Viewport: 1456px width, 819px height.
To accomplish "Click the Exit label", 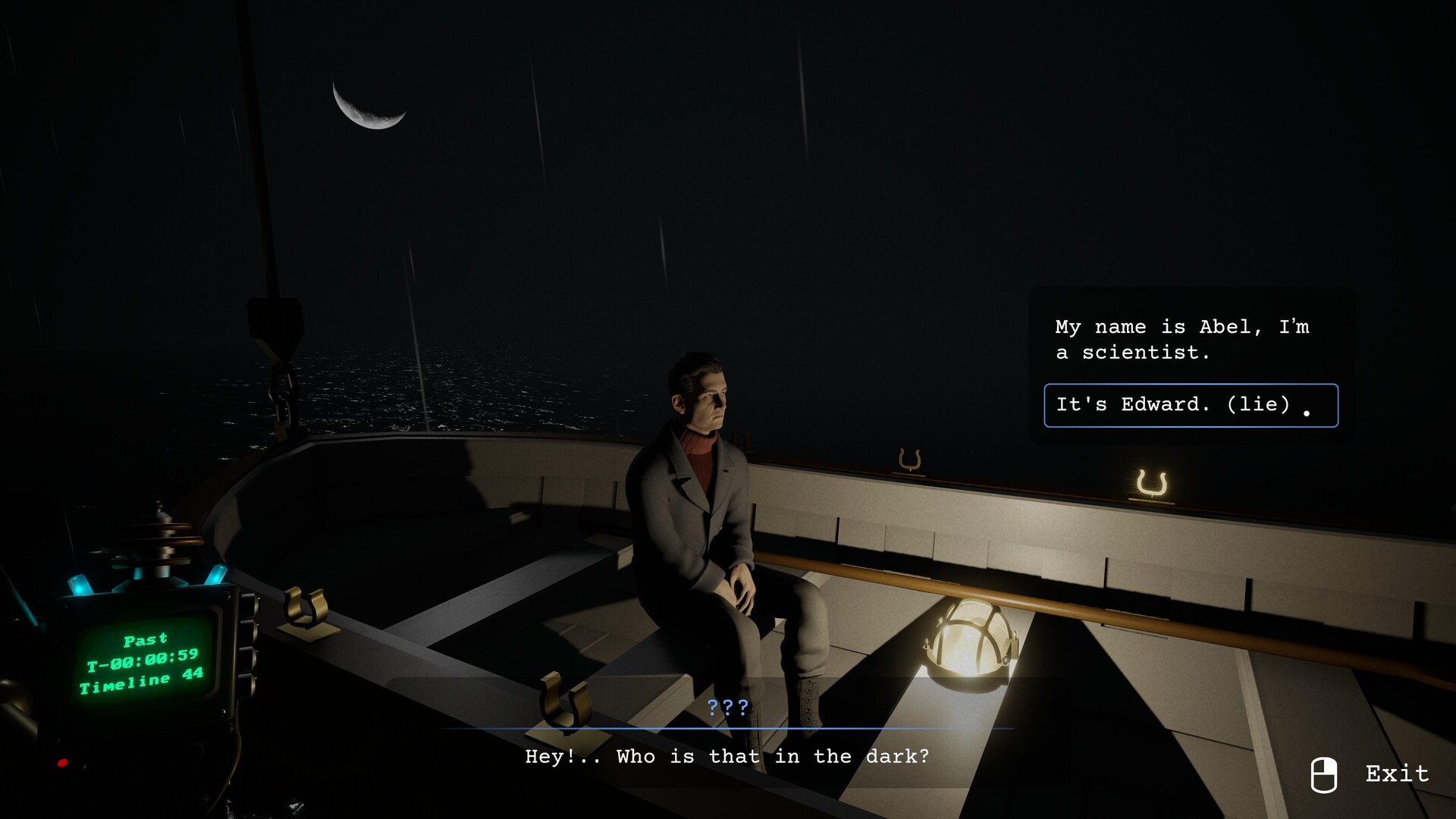I will [x=1396, y=773].
